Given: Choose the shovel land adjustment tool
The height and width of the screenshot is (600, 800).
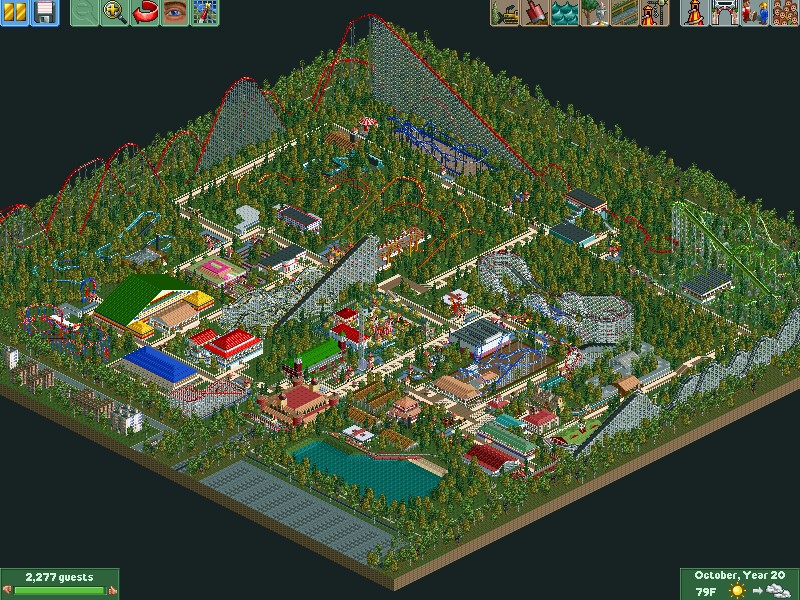Looking at the screenshot, I should [x=533, y=13].
